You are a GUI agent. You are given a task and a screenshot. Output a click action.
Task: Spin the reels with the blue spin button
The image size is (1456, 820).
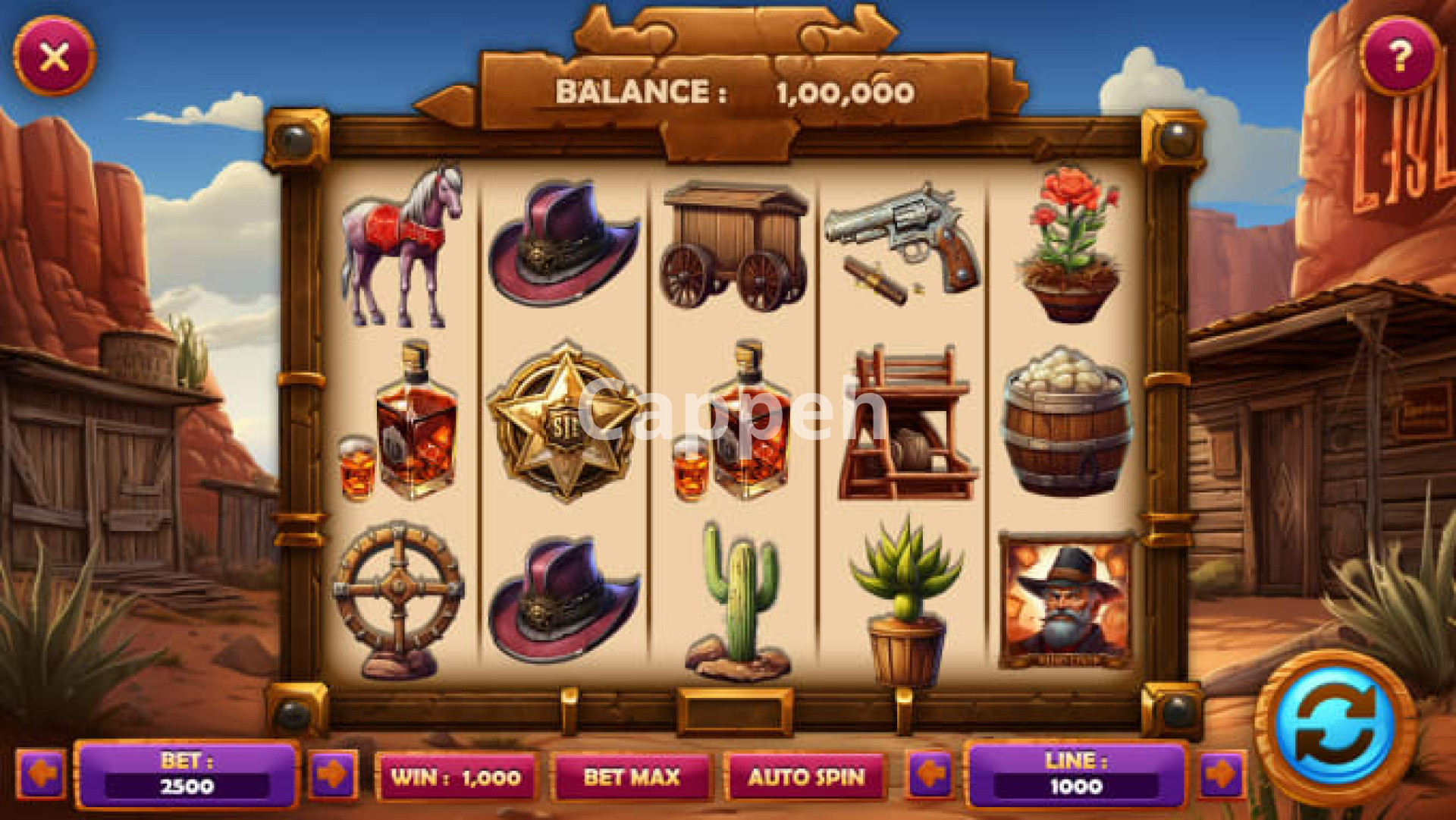(1335, 726)
